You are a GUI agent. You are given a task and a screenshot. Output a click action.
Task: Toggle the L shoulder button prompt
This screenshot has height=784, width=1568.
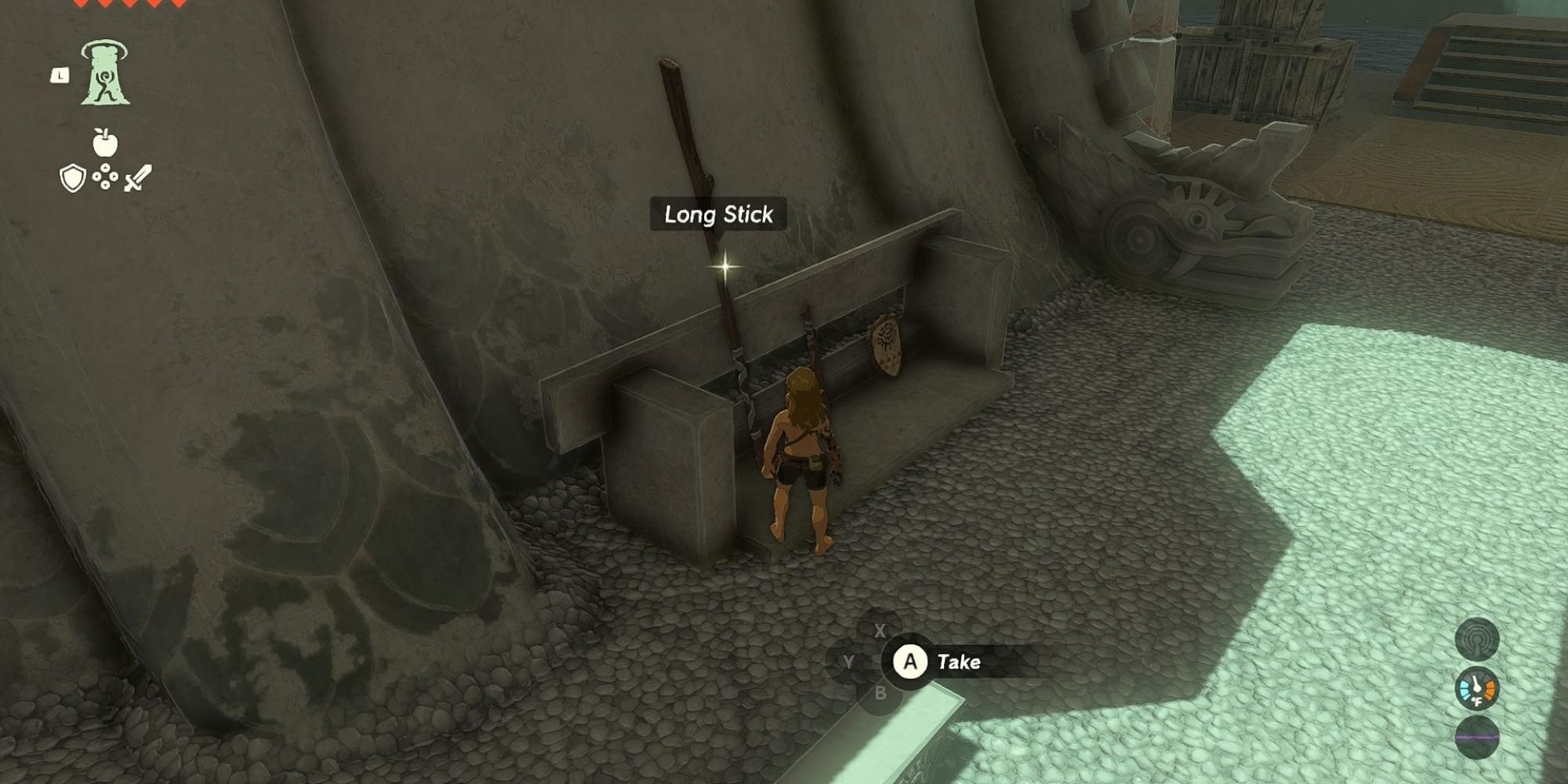(60, 76)
